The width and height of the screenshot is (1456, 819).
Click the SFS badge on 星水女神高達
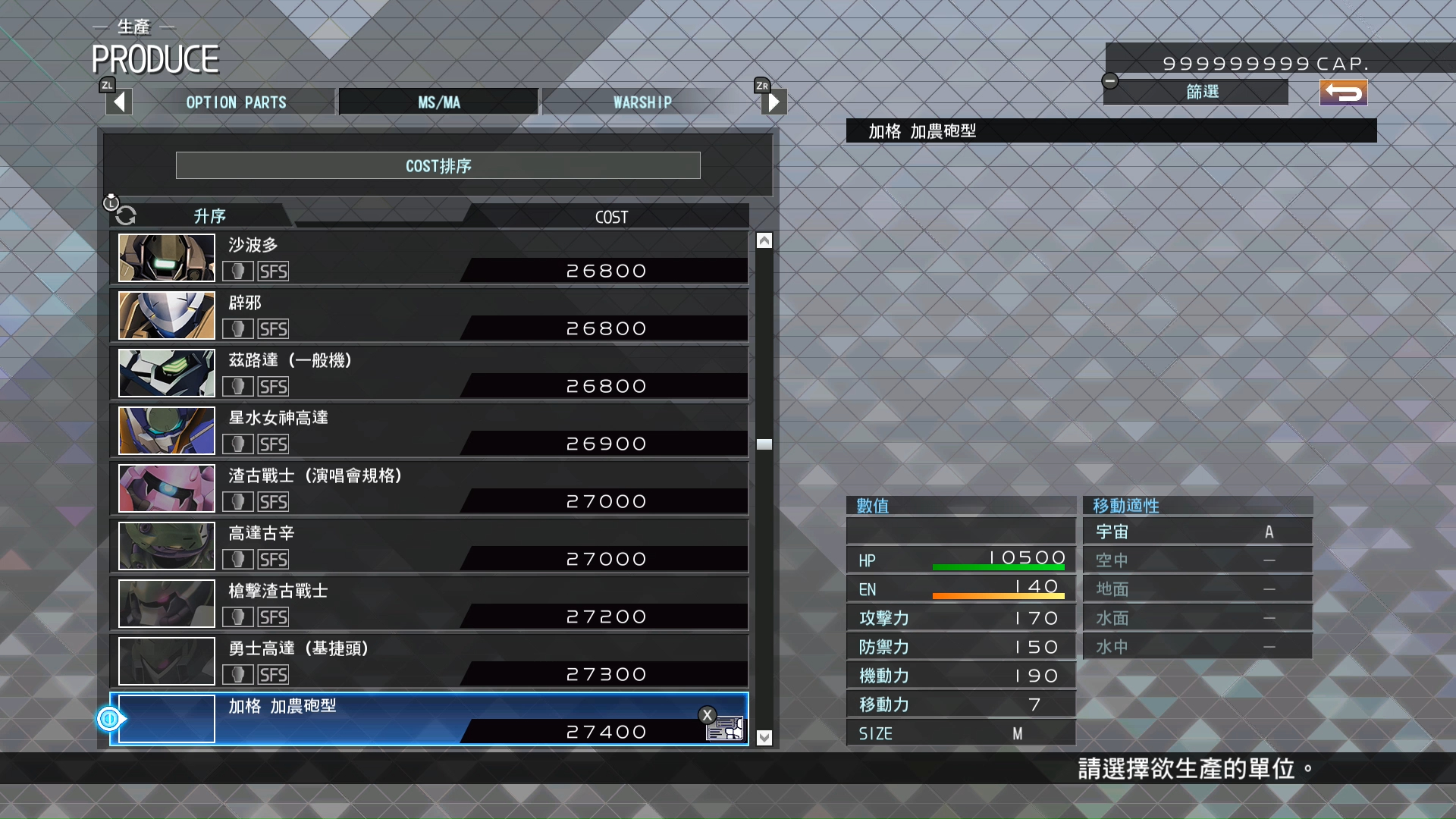pyautogui.click(x=275, y=444)
